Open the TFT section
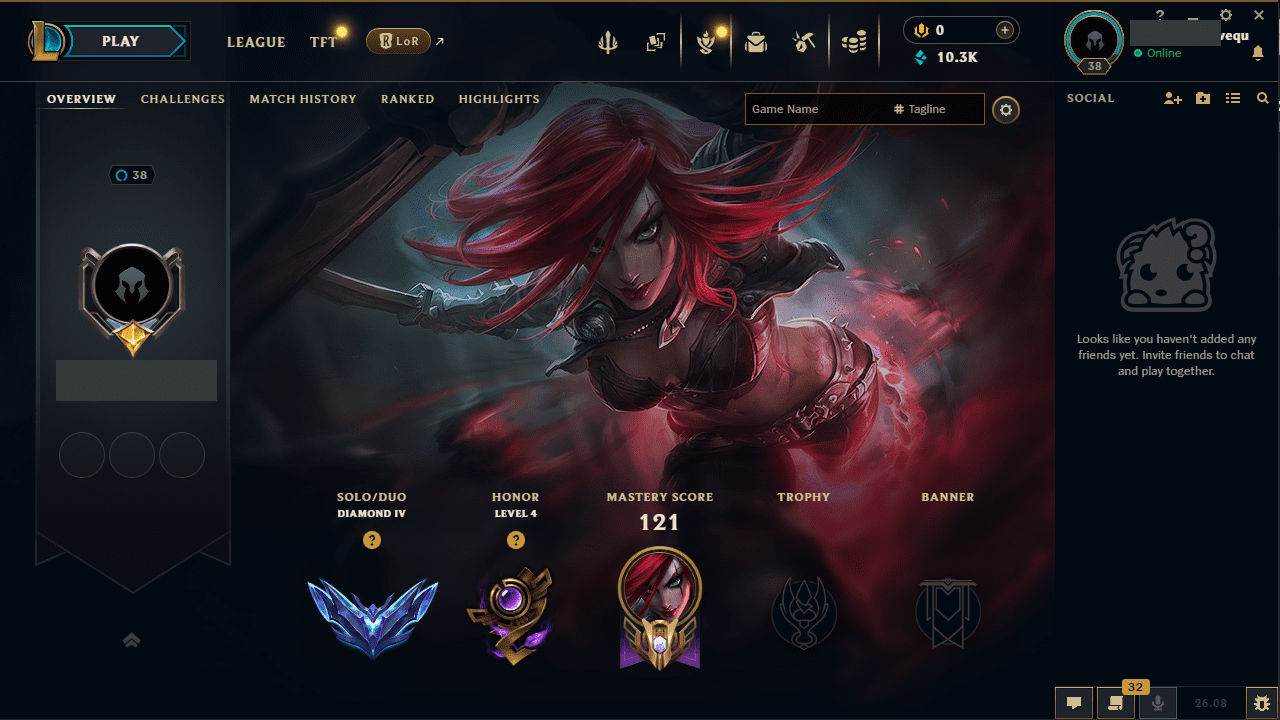 coord(322,42)
